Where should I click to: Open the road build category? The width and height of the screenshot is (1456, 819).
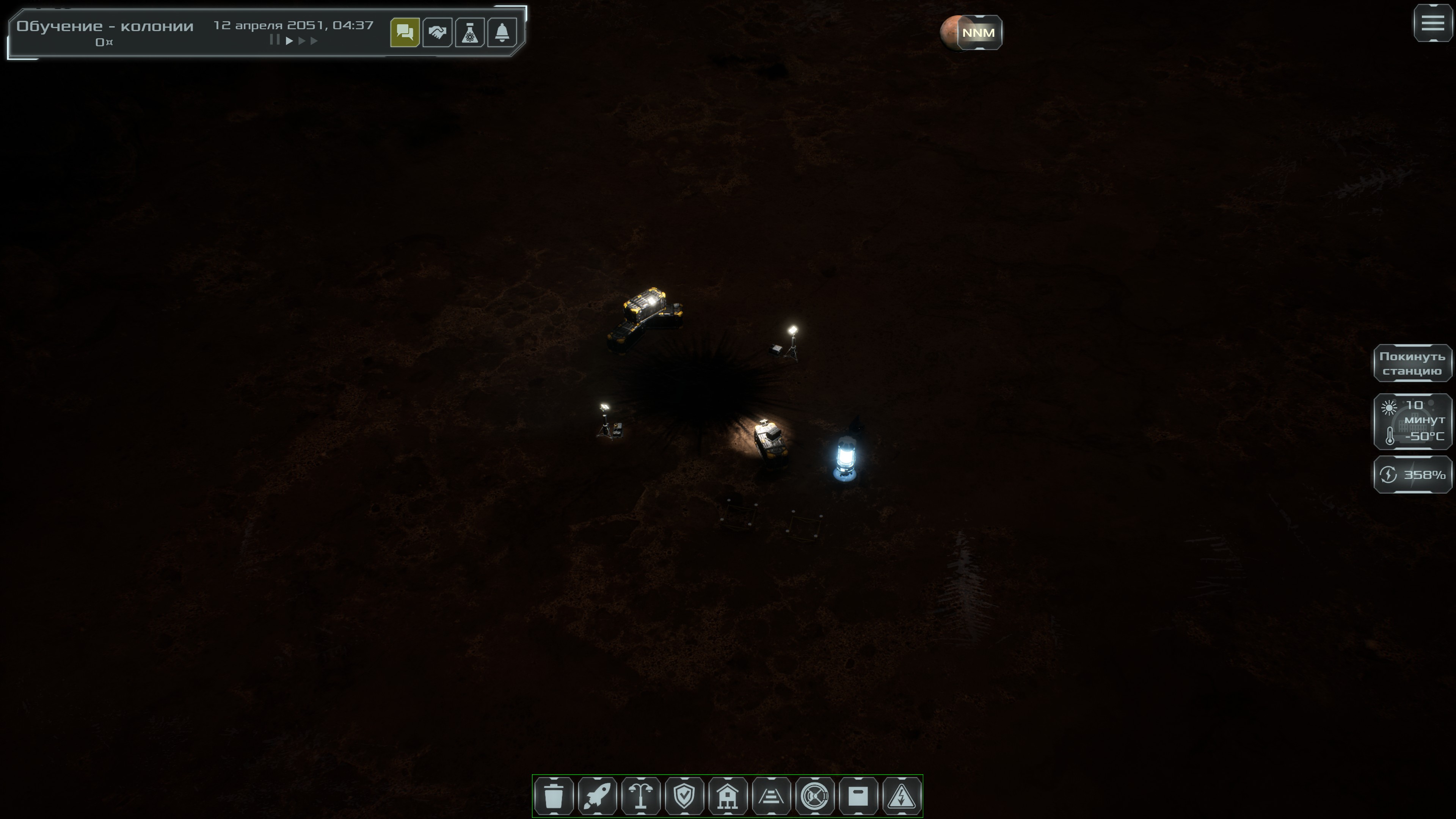tap(771, 796)
